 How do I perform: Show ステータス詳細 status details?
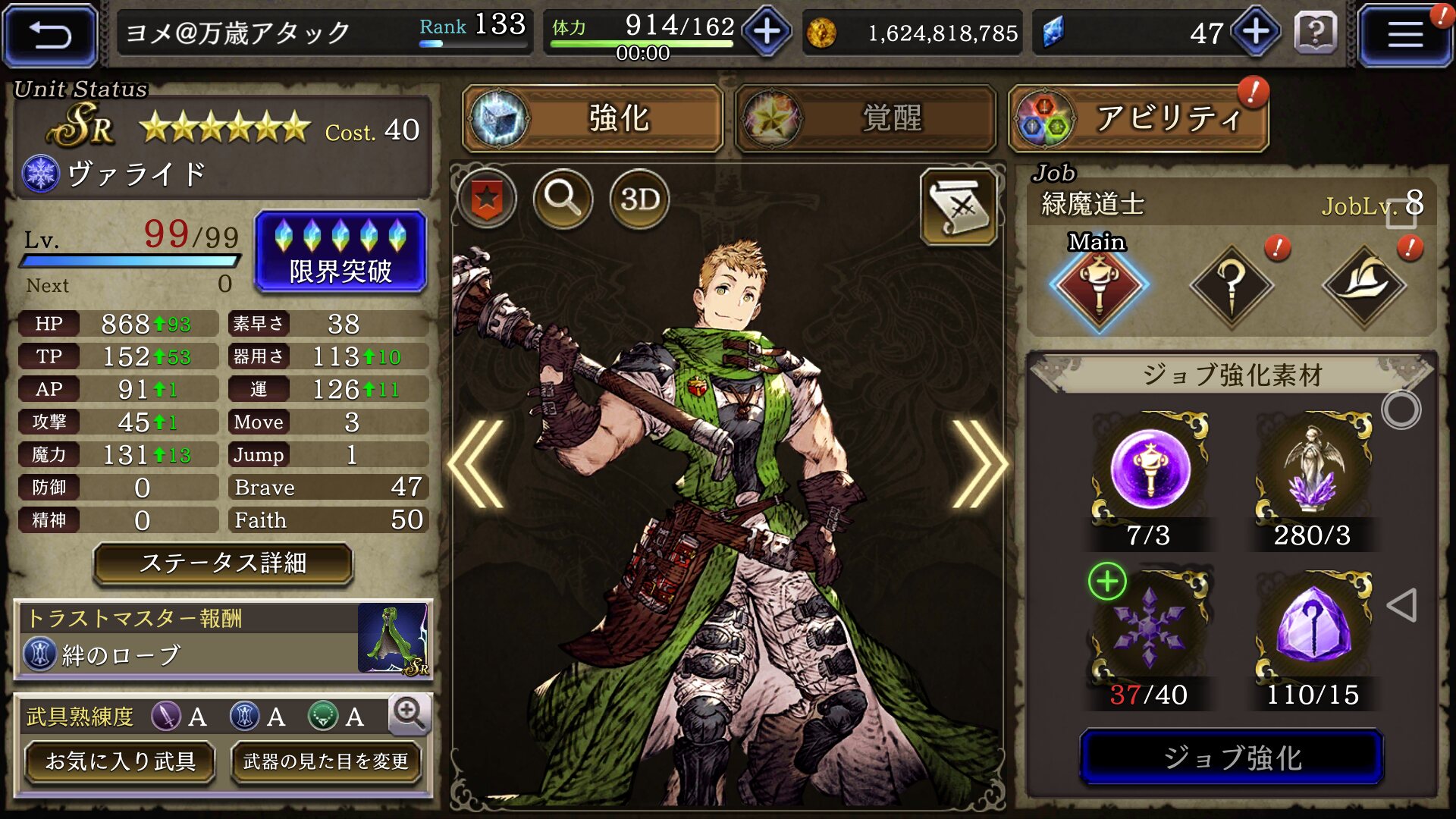point(223,563)
